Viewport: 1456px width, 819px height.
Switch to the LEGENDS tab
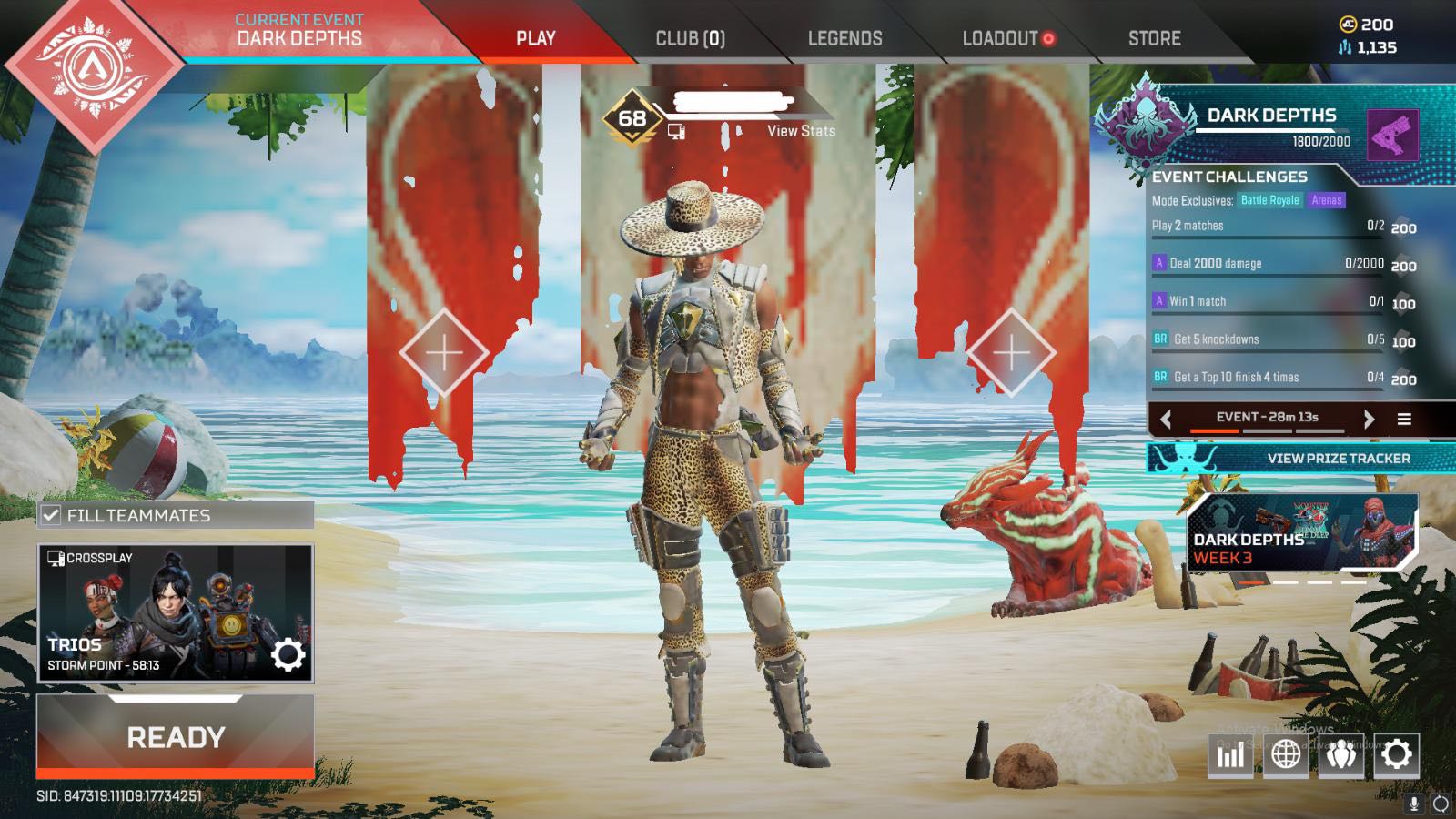[845, 38]
